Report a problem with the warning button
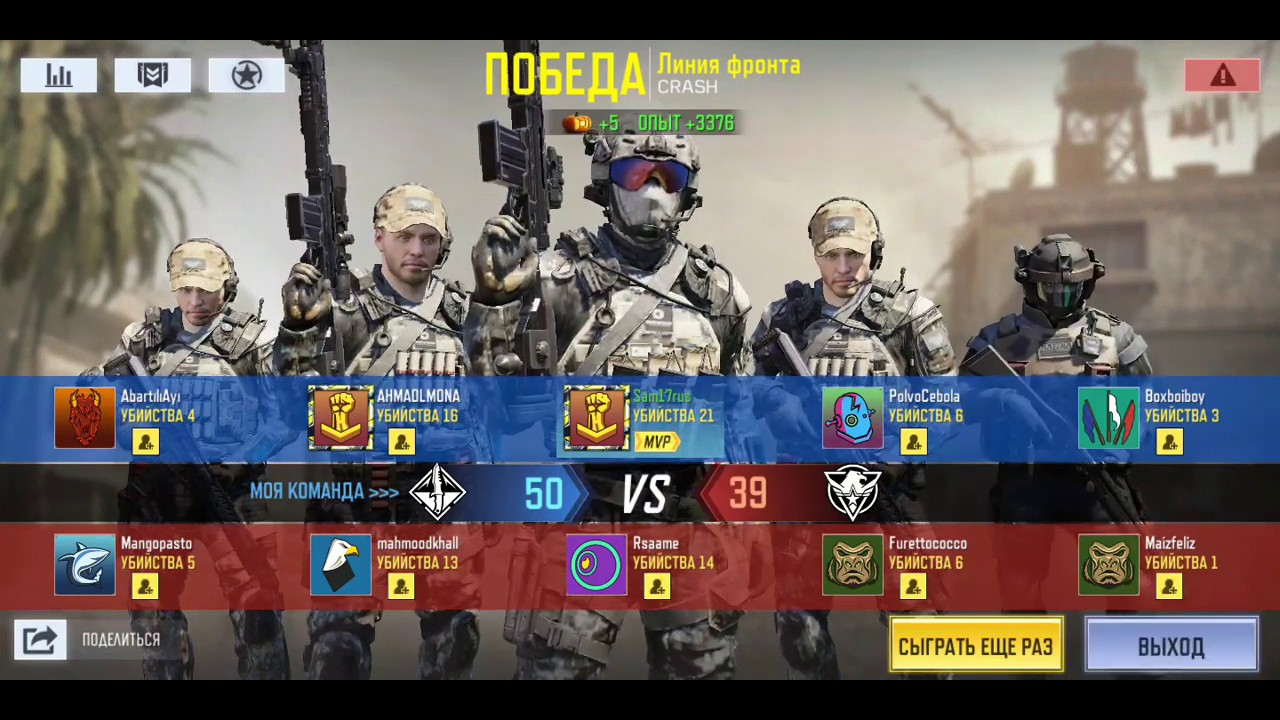 [1222, 76]
